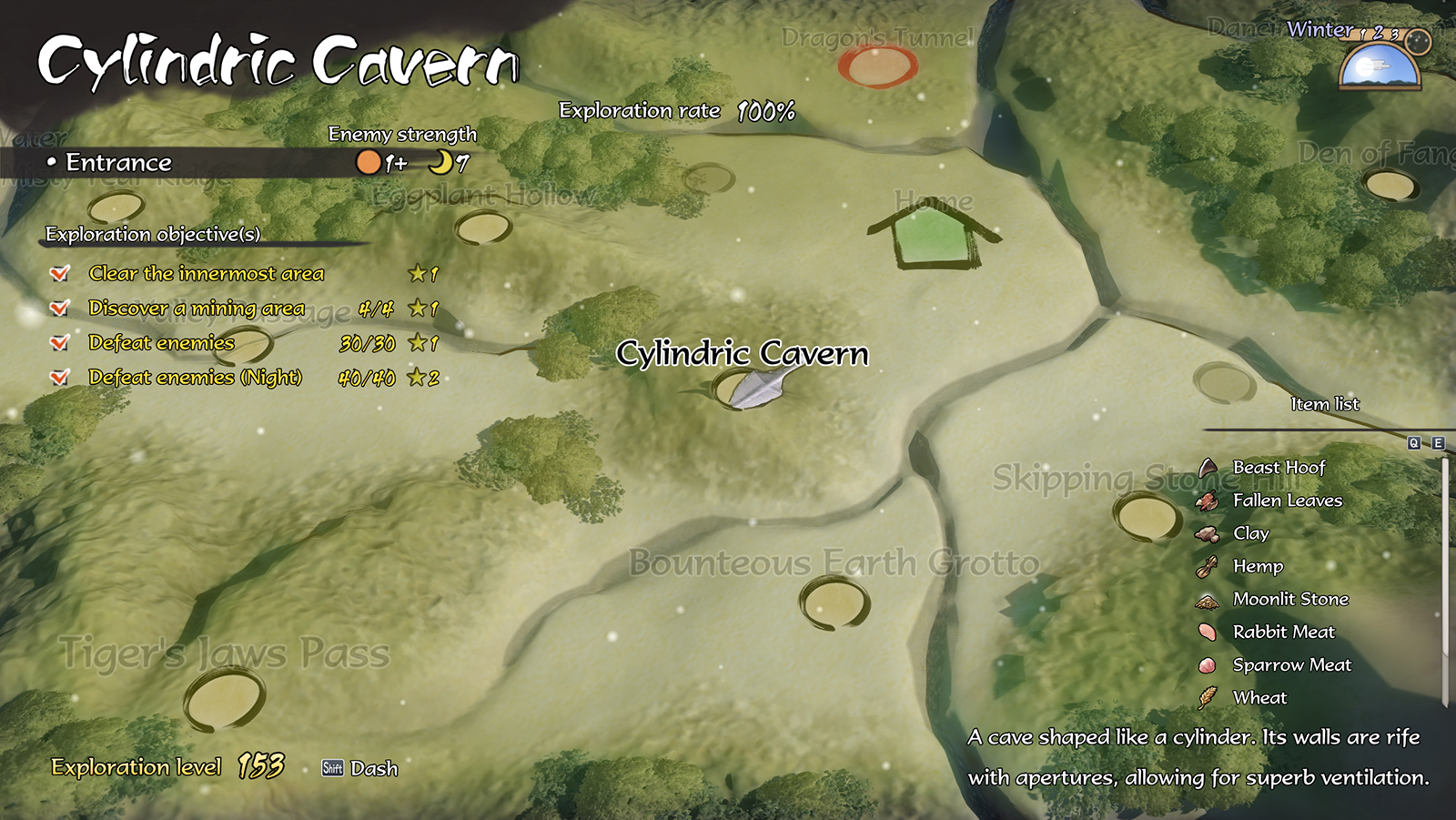Click the Exploration rate 100% text
Viewport: 1456px width, 820px height.
click(x=675, y=110)
